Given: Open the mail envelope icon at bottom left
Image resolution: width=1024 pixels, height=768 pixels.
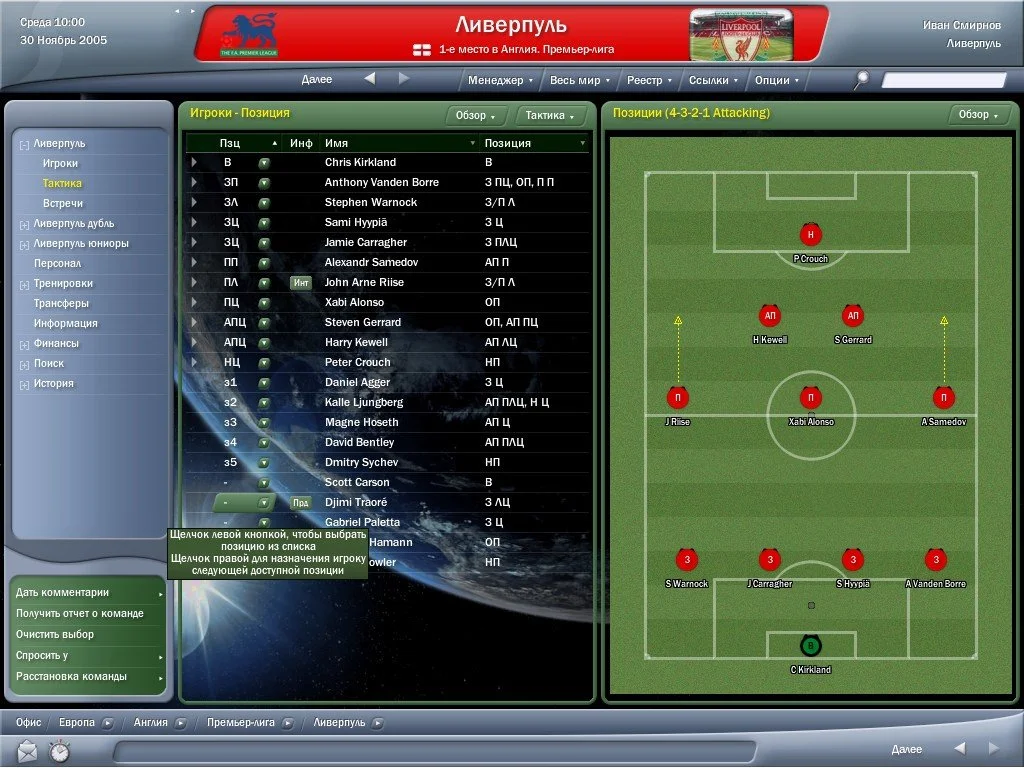Looking at the screenshot, I should (x=27, y=749).
